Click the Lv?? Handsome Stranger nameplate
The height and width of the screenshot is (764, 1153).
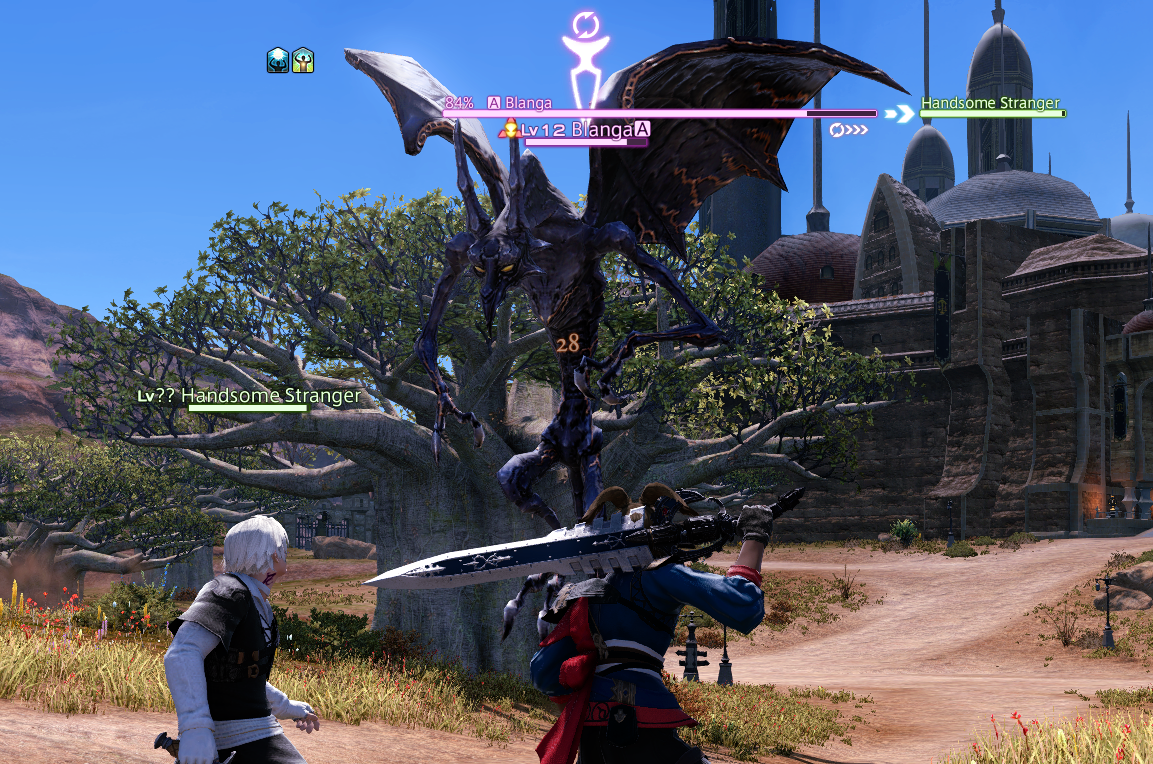tap(249, 396)
